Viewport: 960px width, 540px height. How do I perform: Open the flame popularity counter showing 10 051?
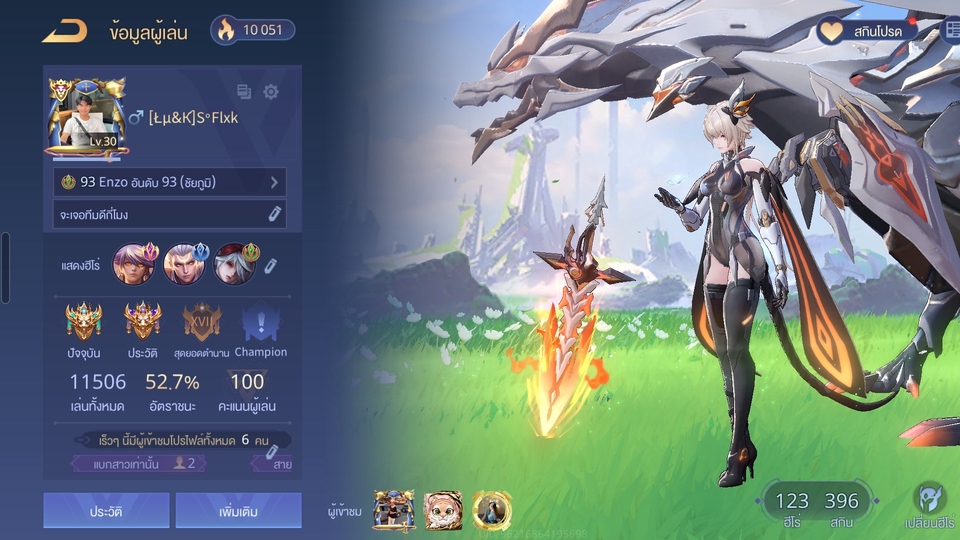point(253,30)
